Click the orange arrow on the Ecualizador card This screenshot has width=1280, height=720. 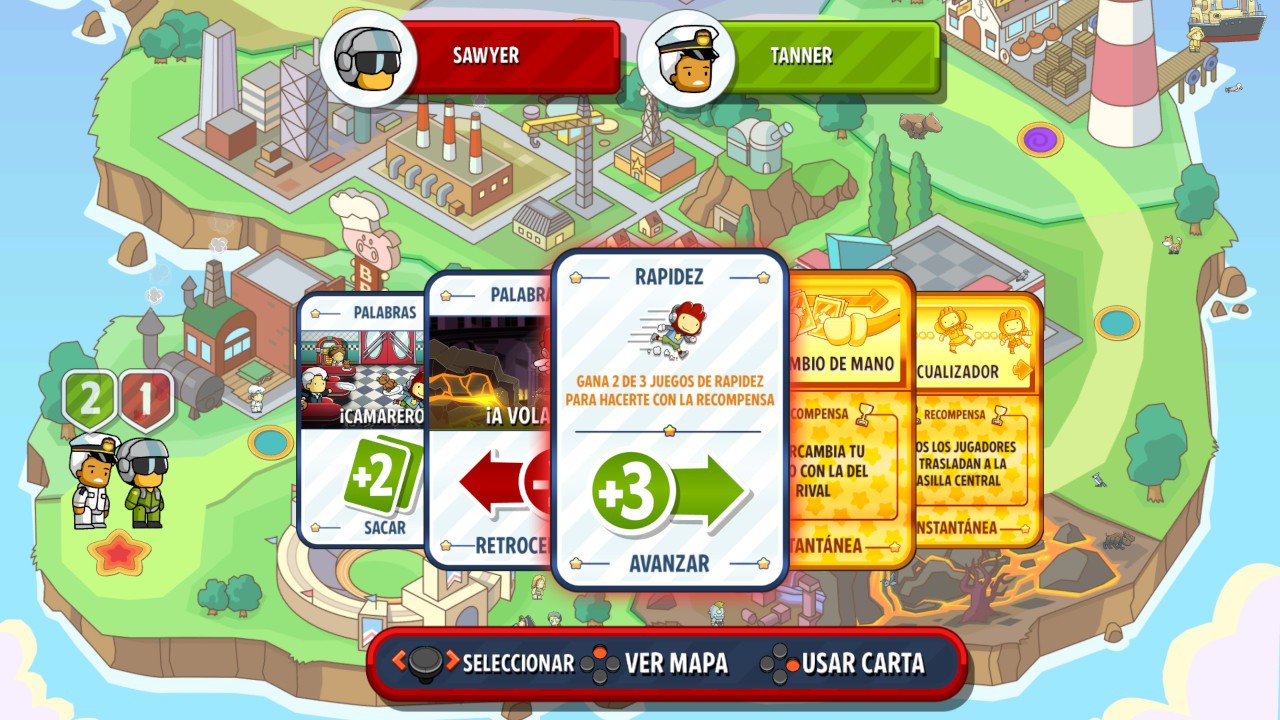click(1022, 369)
